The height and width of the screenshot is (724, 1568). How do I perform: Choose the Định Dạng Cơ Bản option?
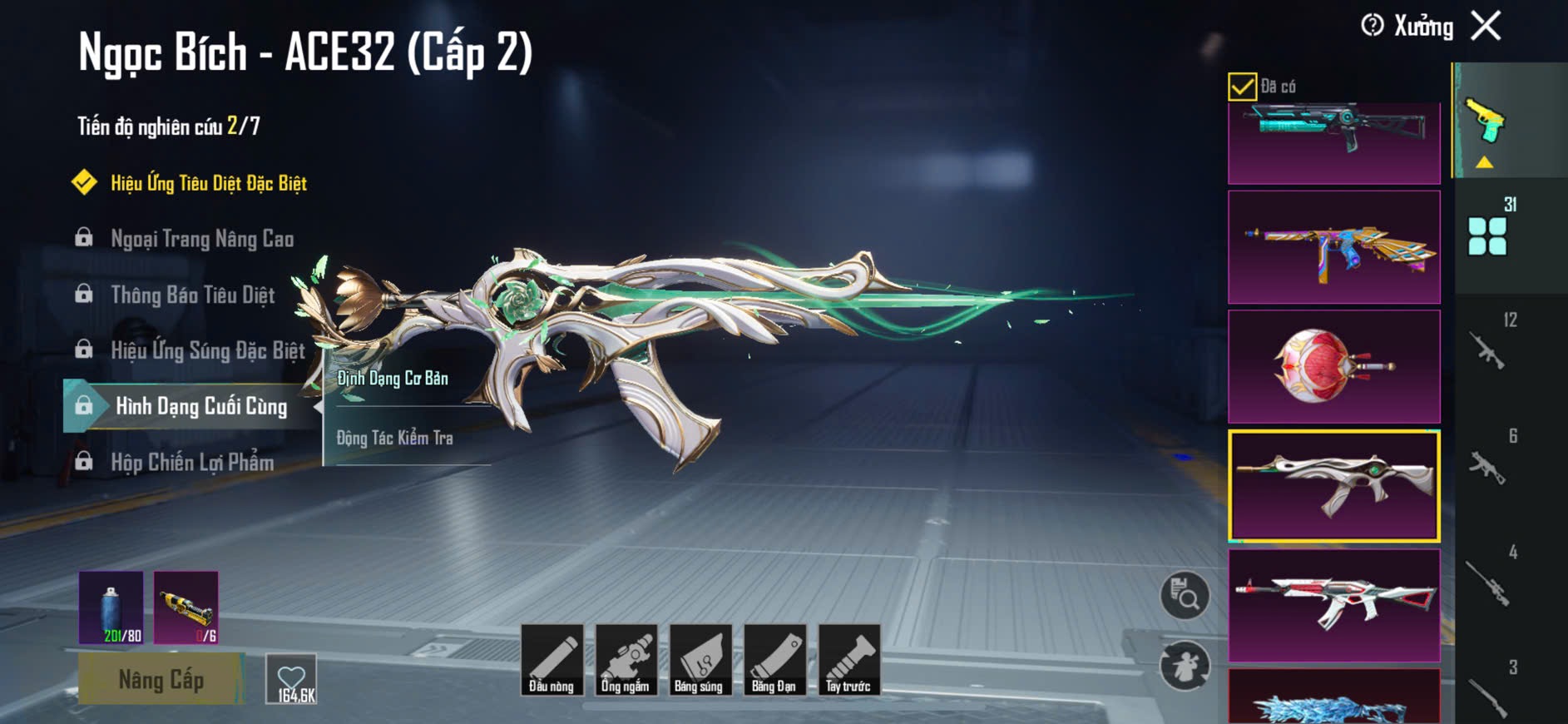click(393, 379)
